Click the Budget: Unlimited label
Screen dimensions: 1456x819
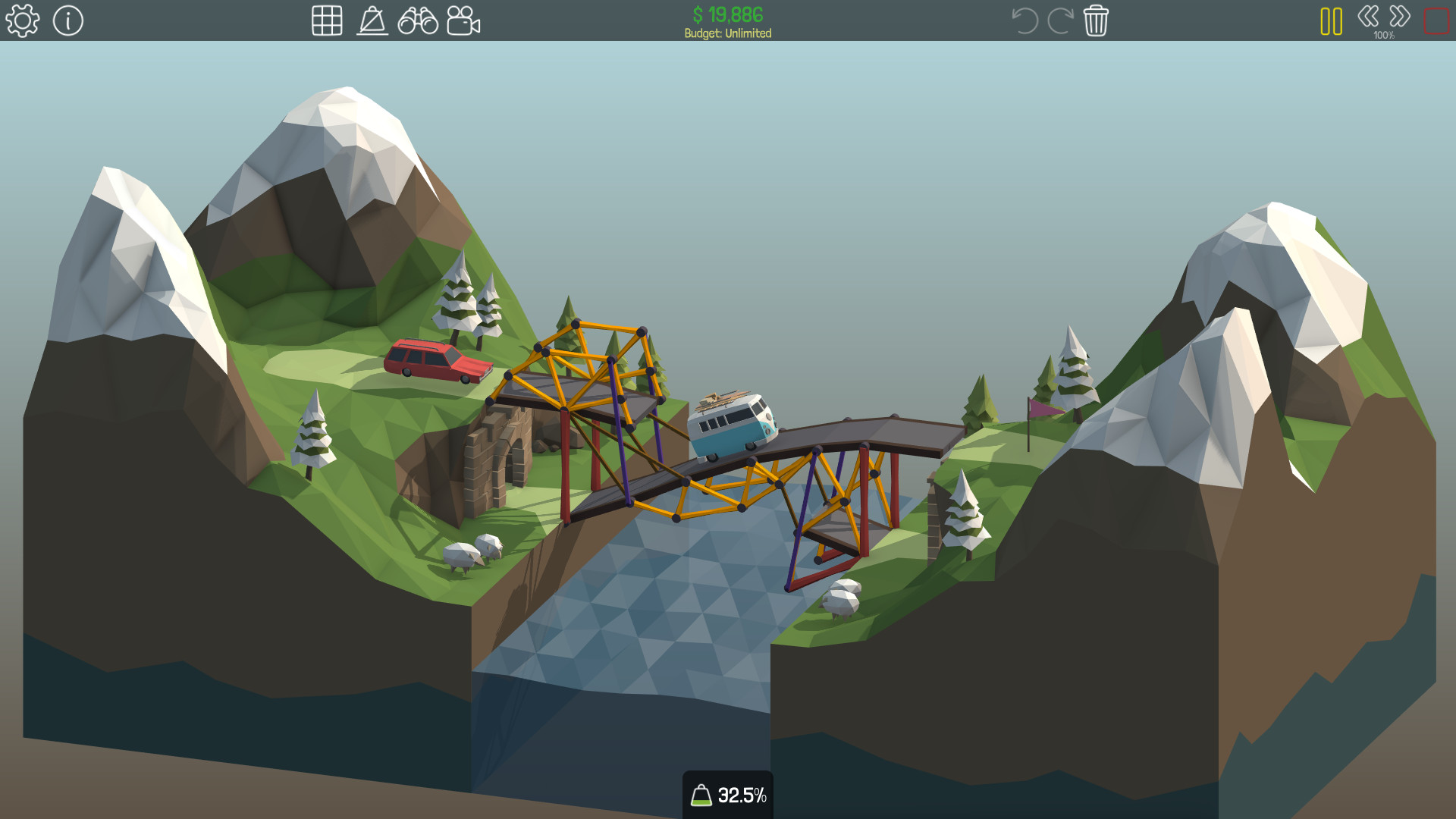(x=726, y=33)
